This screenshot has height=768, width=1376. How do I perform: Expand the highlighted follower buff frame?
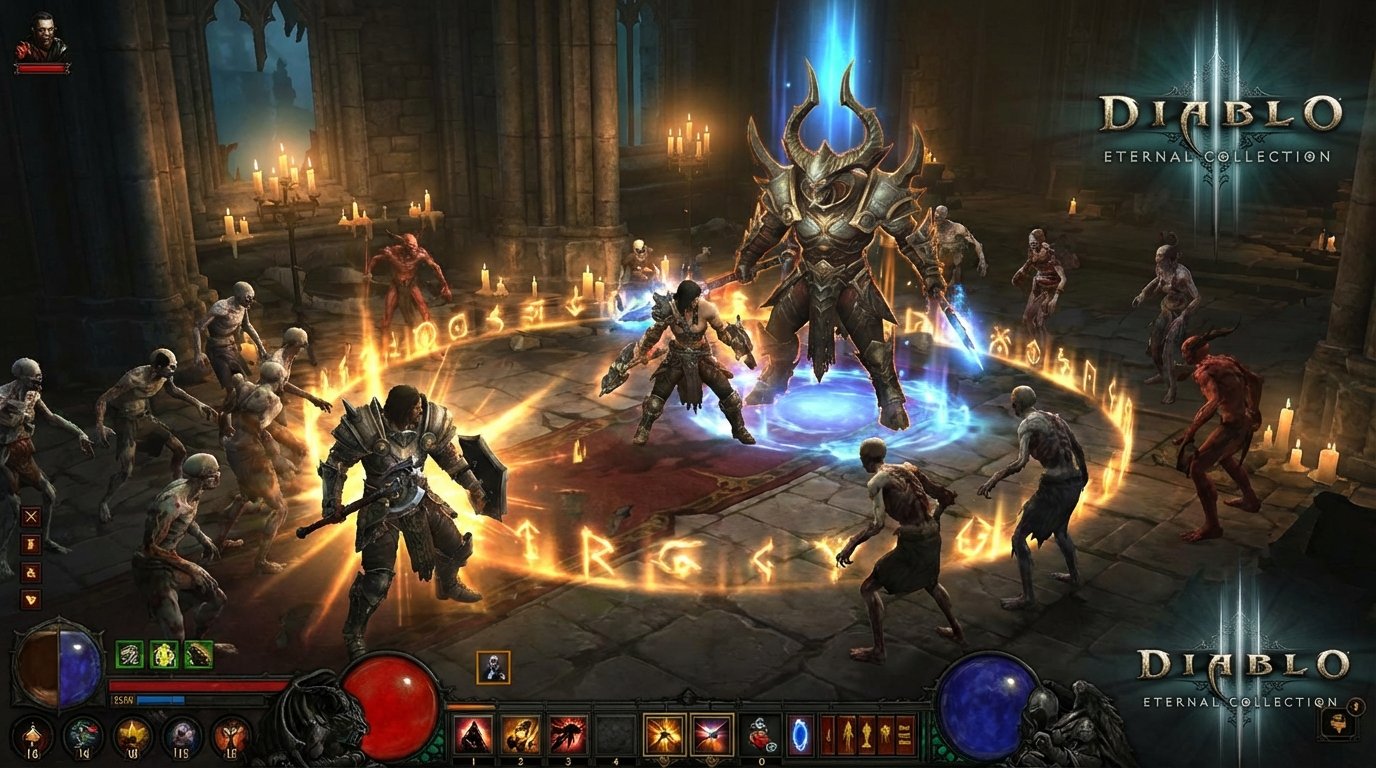493,667
